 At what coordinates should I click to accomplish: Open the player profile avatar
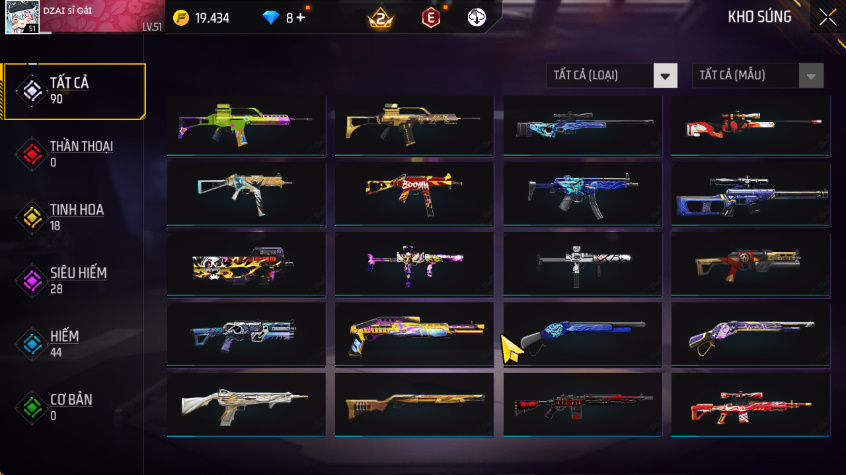(x=22, y=17)
